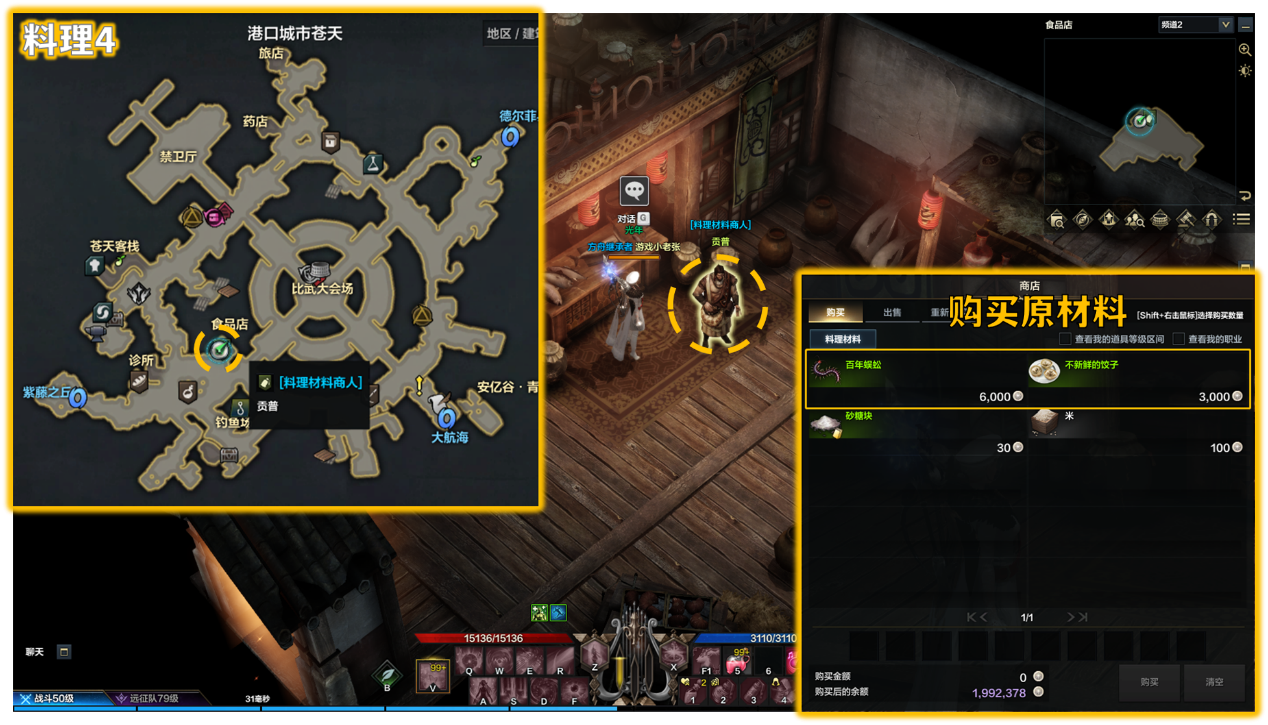
Task: Open the list menu below the minimap
Action: coord(1242,219)
